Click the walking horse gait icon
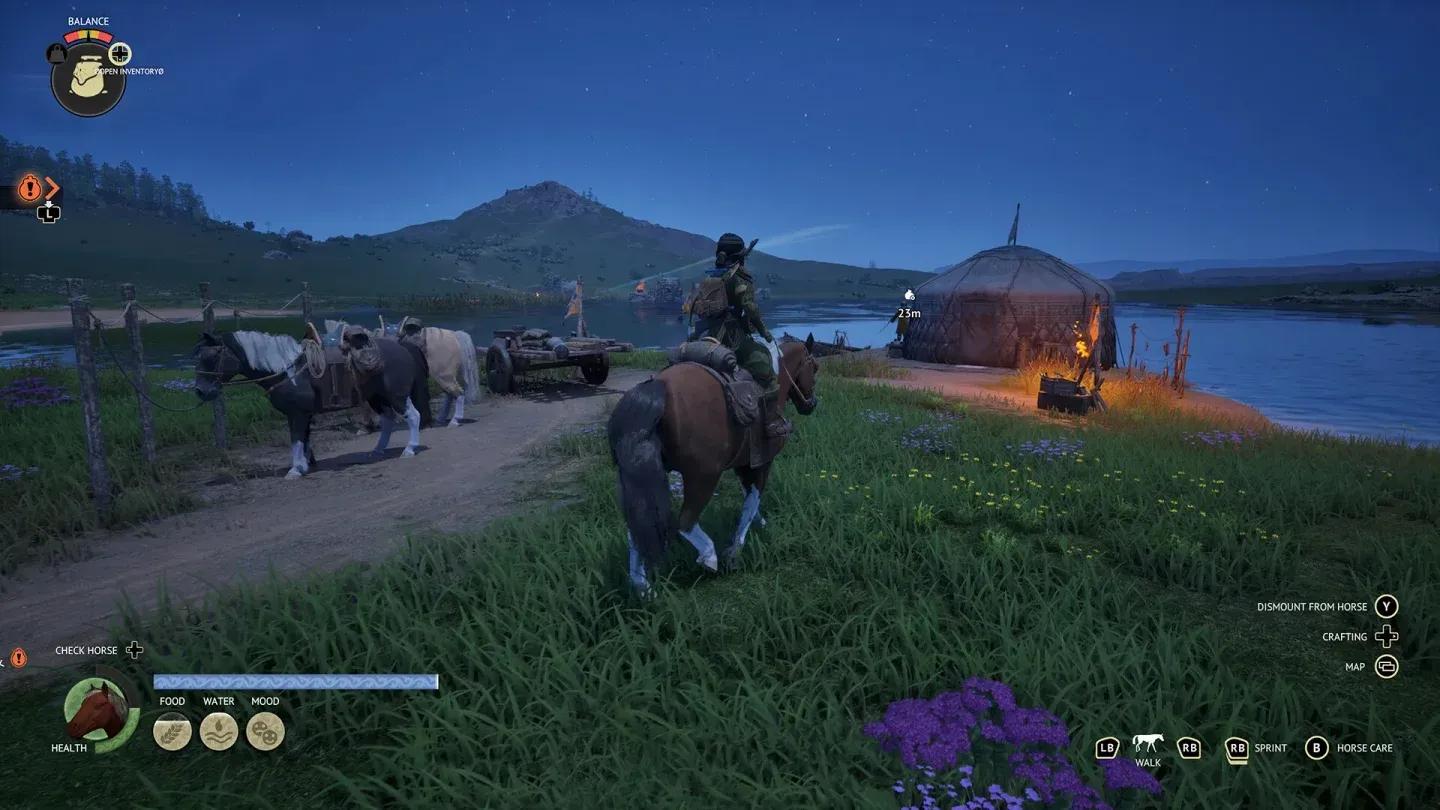 (x=1147, y=743)
